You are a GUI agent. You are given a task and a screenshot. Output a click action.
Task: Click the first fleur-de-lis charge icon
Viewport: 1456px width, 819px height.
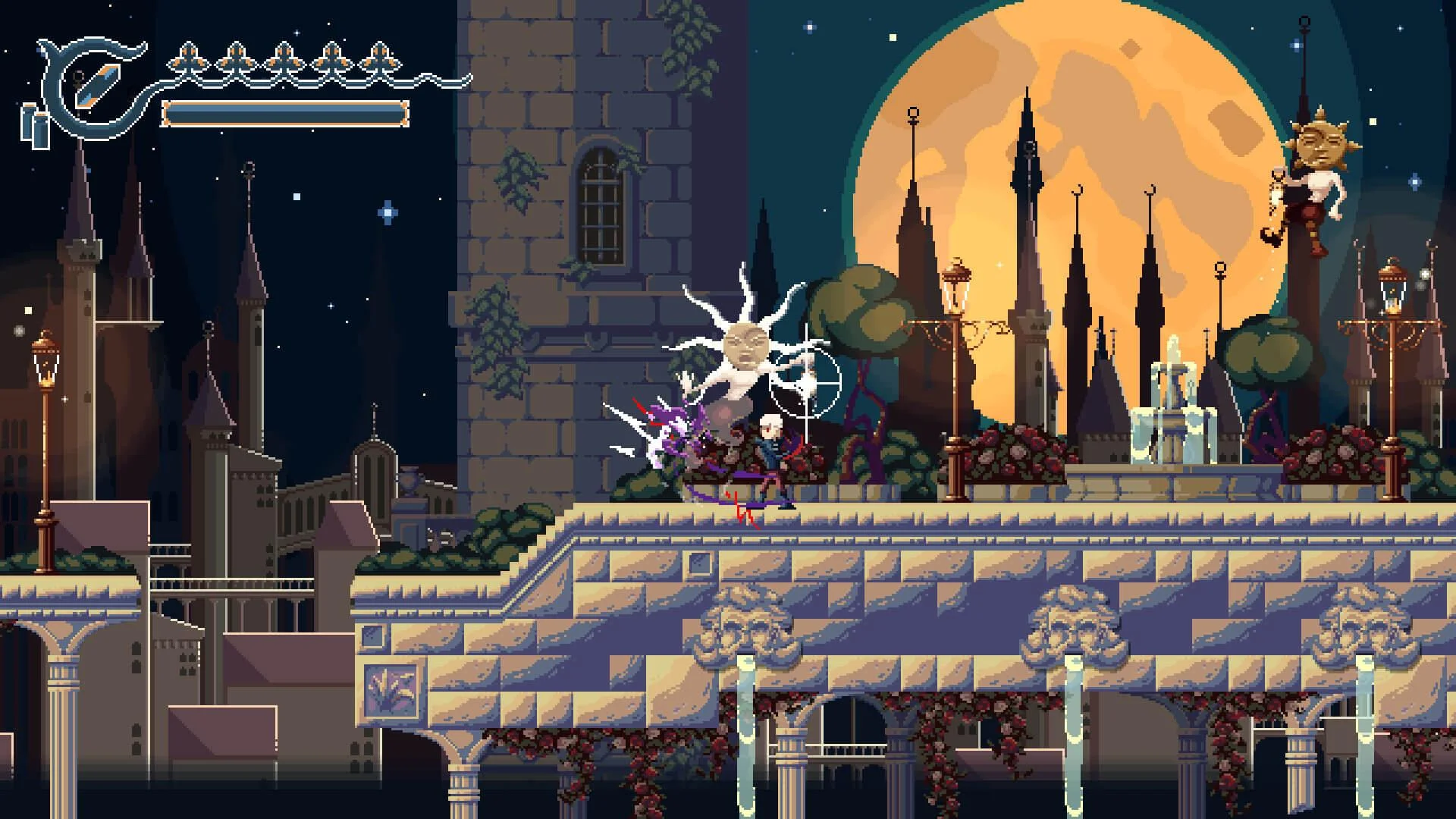tap(187, 58)
